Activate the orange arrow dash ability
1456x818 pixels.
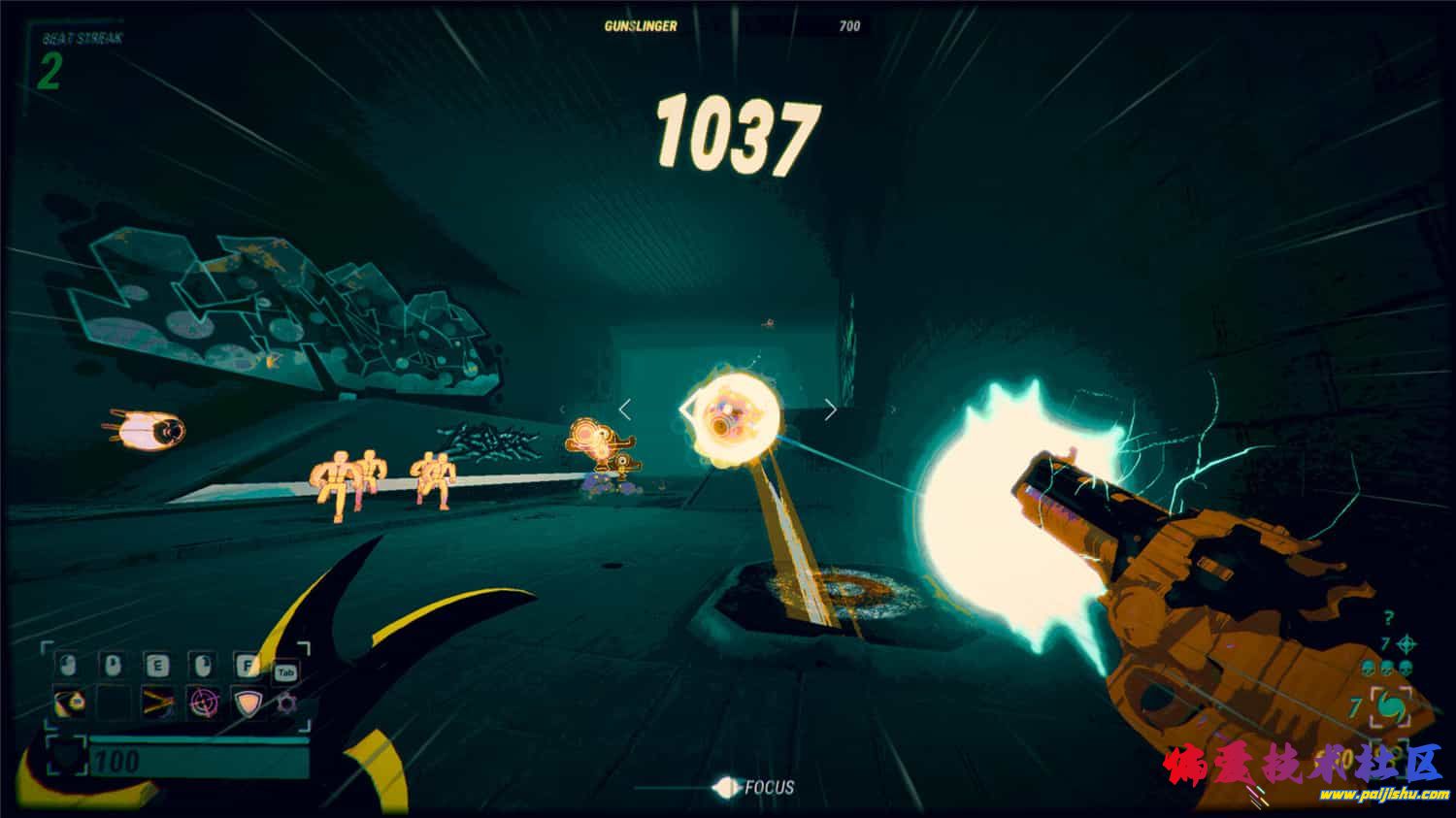(157, 702)
